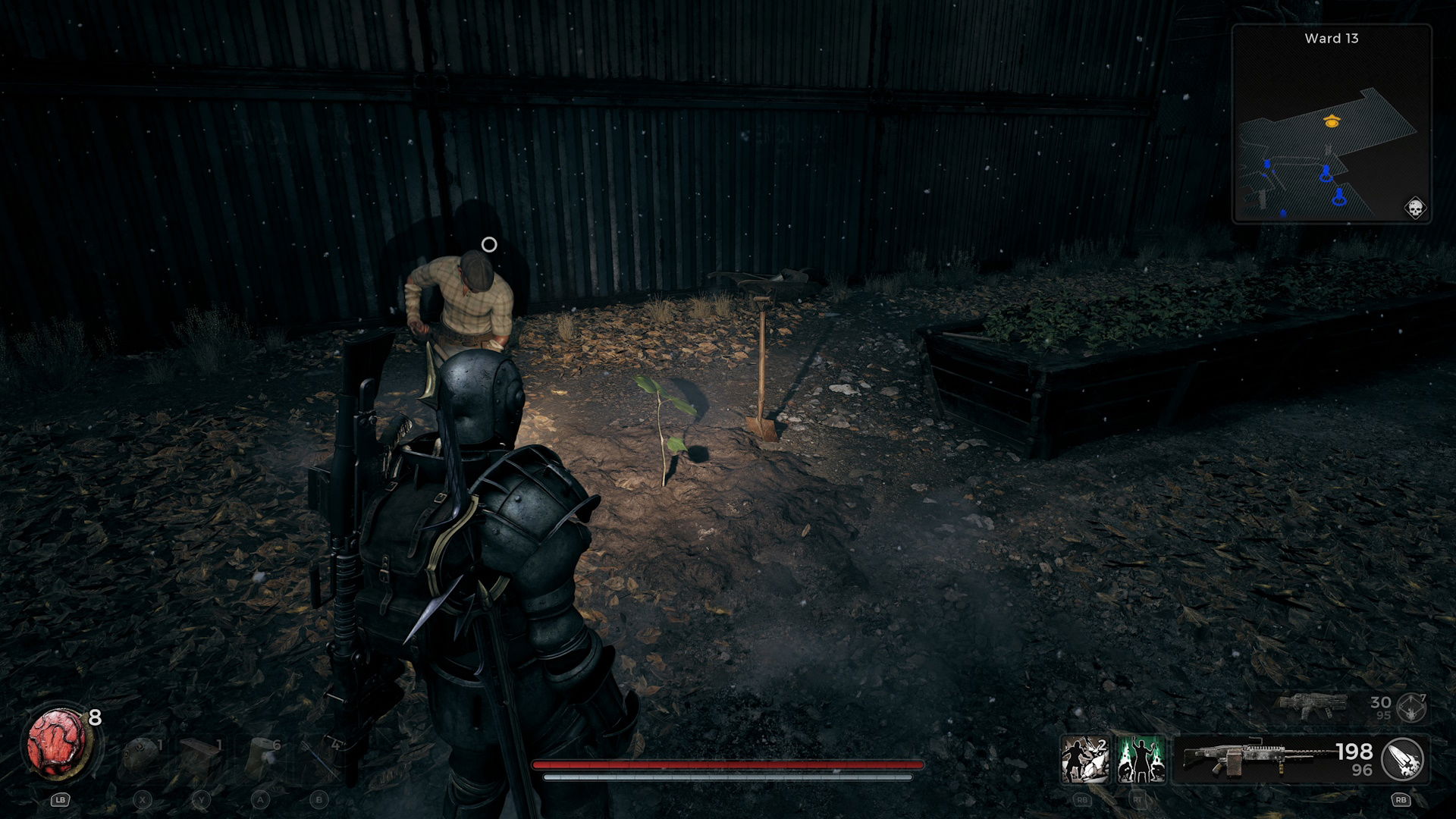This screenshot has height=819, width=1456.
Task: Select the orange player marker on minimap
Action: (1331, 121)
